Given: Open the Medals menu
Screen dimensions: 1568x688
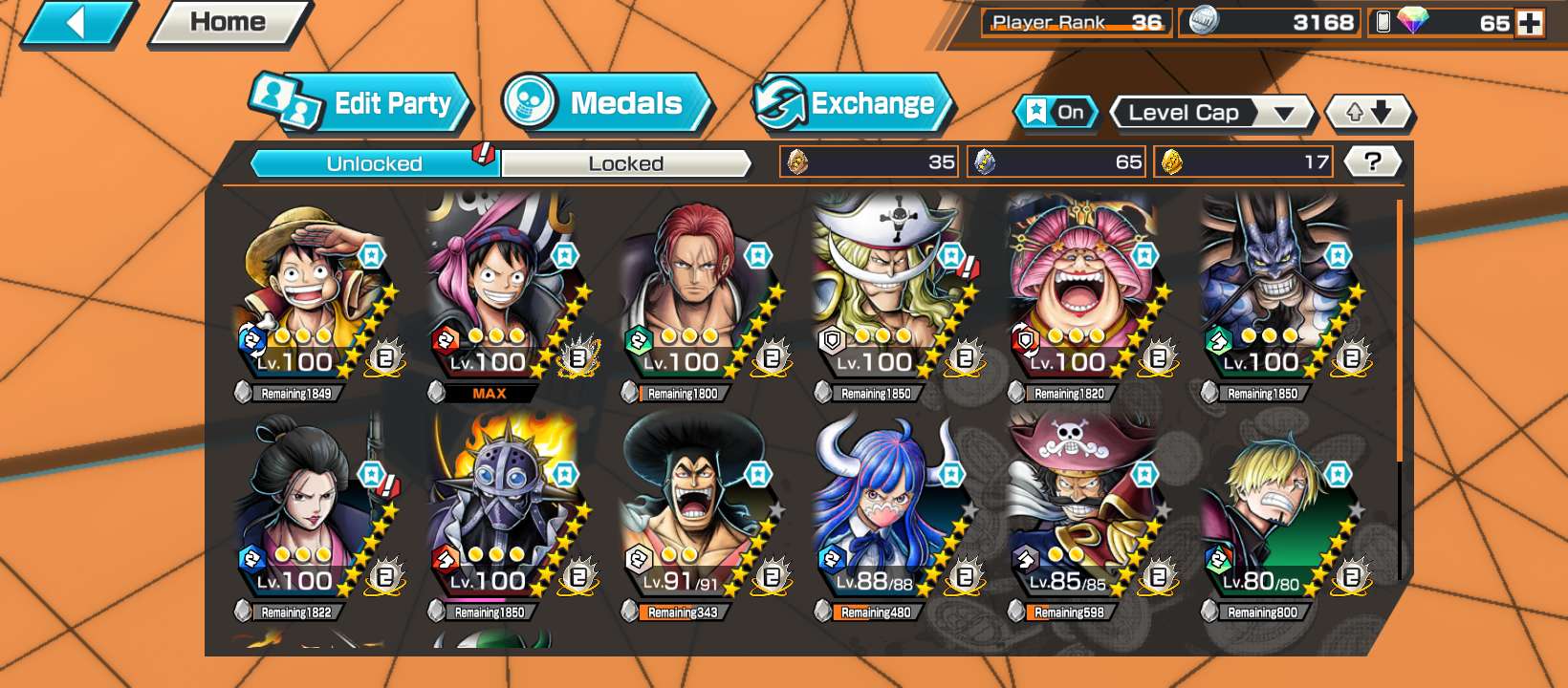Looking at the screenshot, I should pos(607,103).
